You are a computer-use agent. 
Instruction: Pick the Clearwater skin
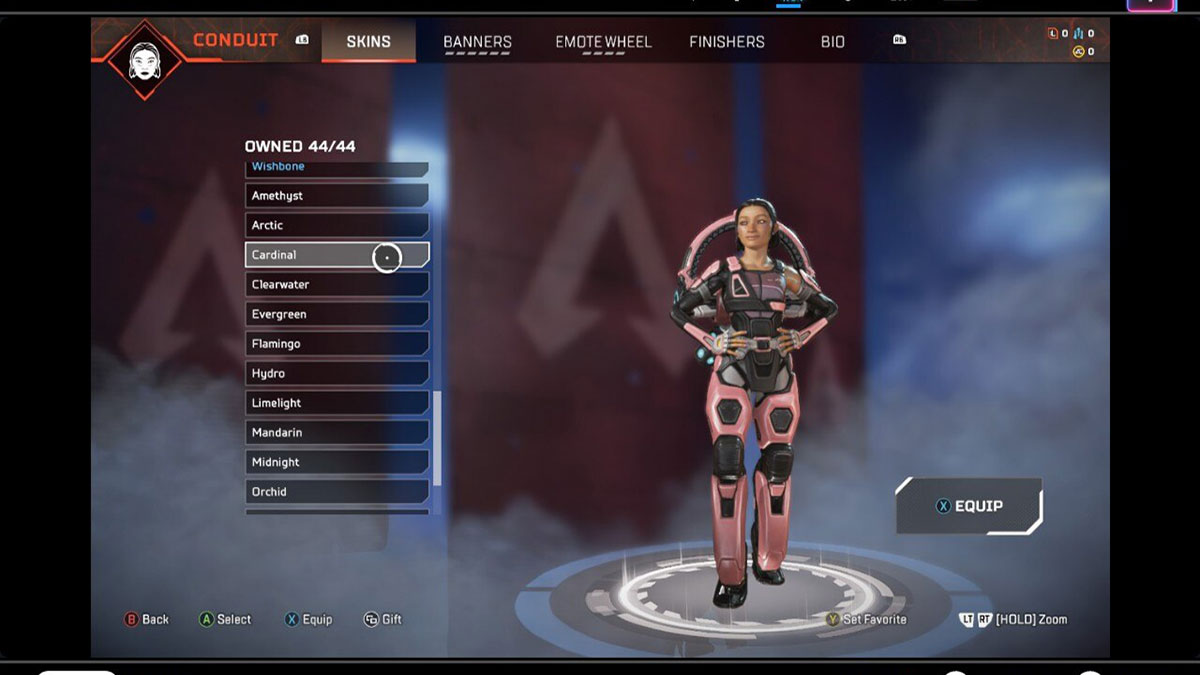336,285
